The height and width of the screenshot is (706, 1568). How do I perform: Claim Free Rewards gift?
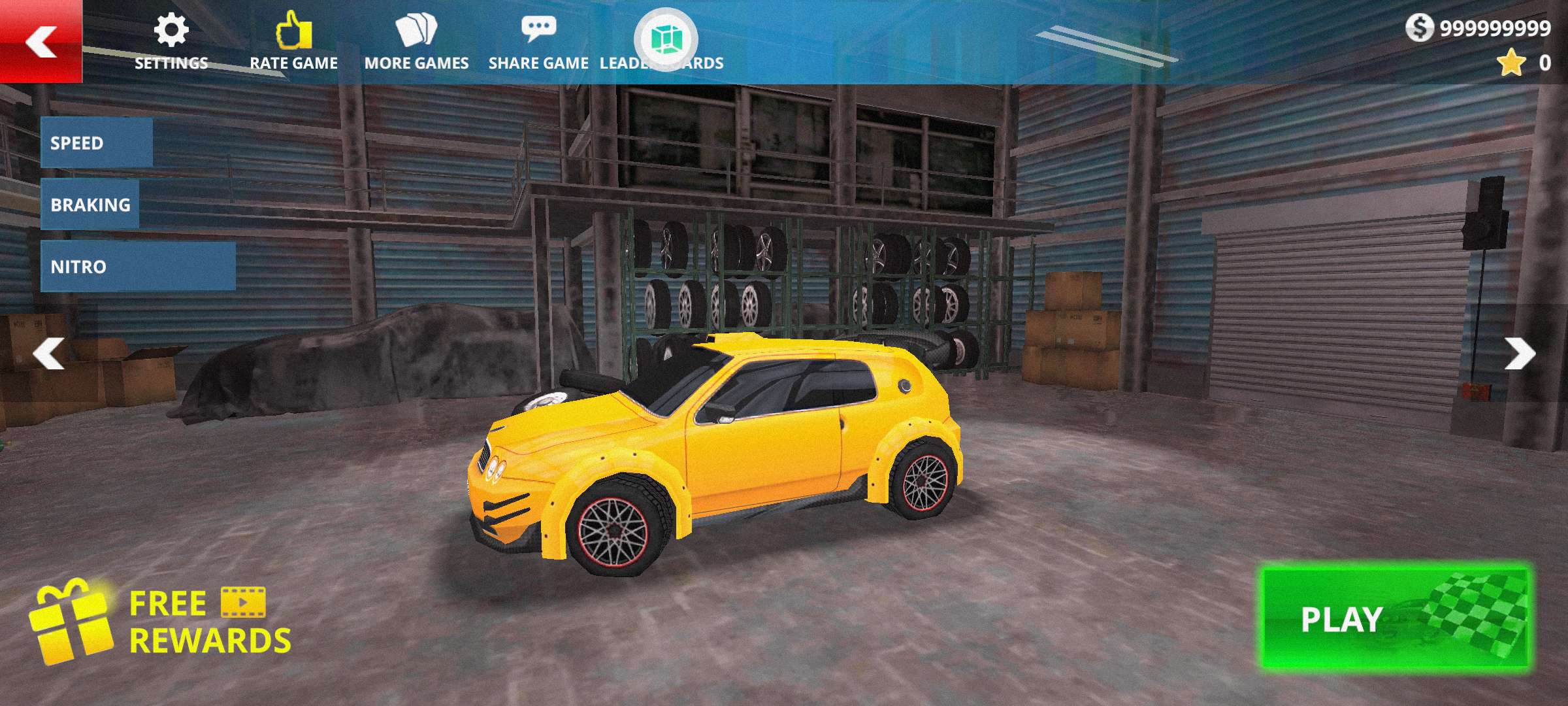pos(160,622)
